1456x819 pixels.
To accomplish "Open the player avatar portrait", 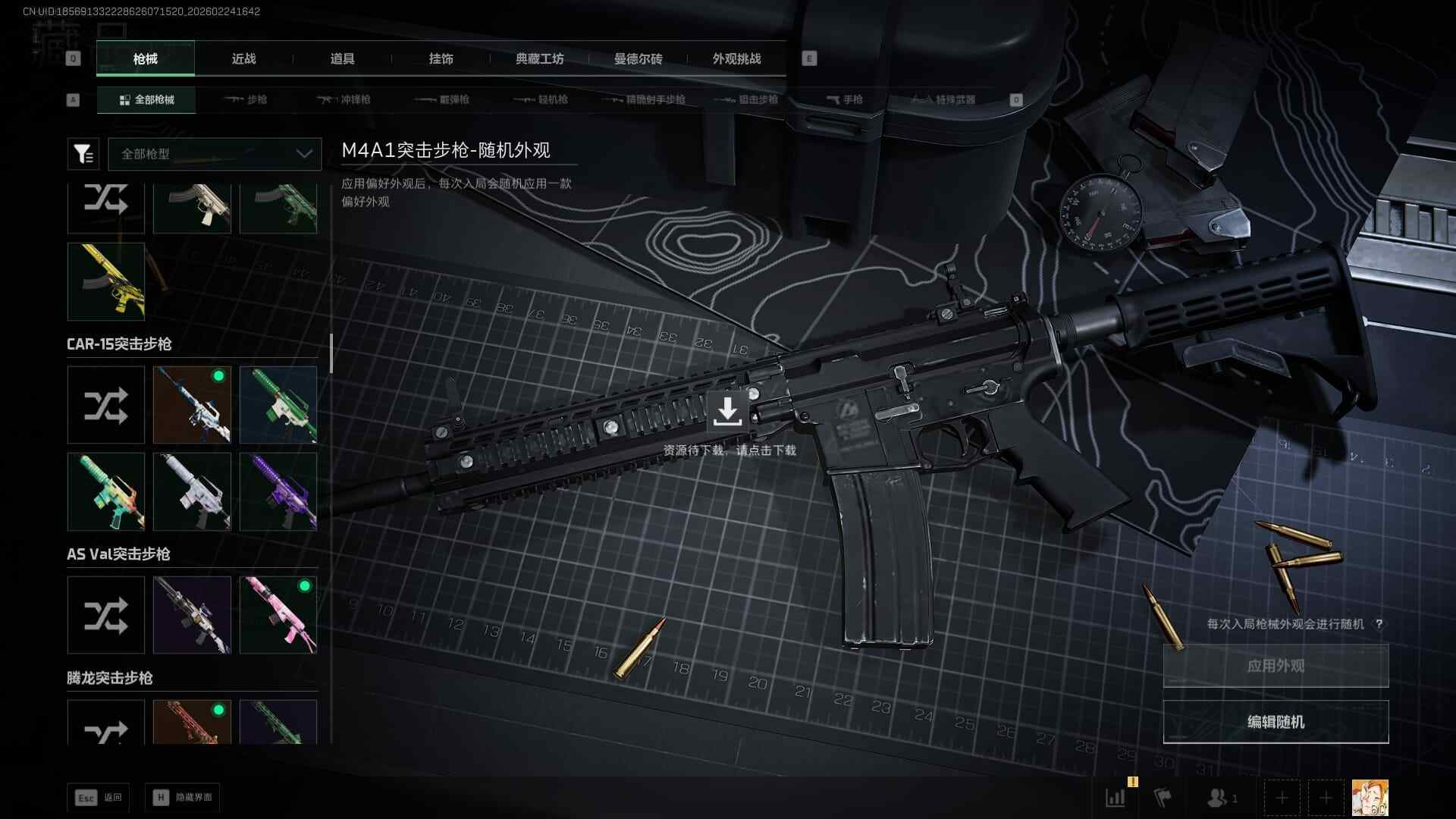I will click(1370, 798).
